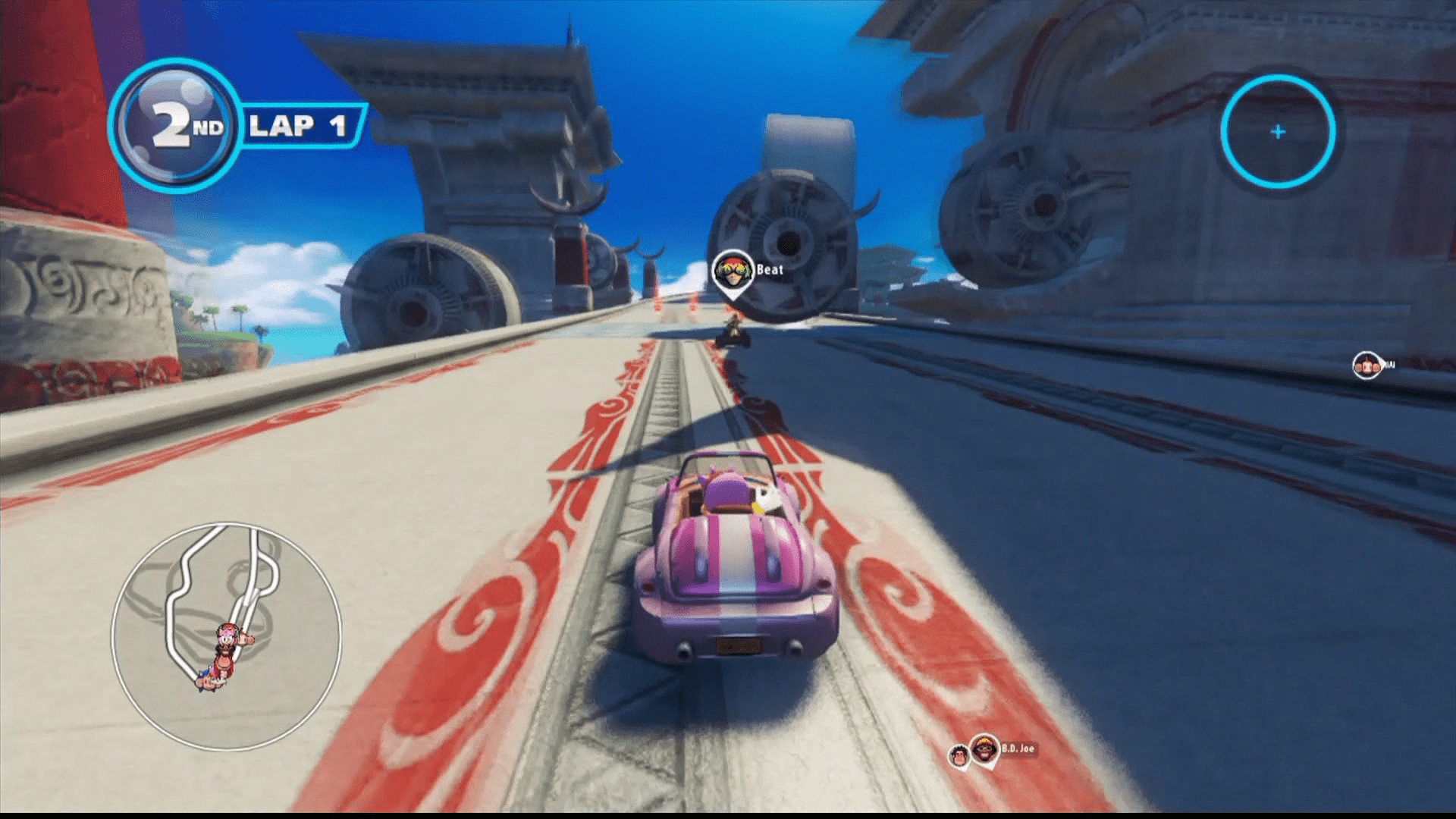Select the empty item slot ring
This screenshot has width=1456, height=819.
click(1278, 132)
